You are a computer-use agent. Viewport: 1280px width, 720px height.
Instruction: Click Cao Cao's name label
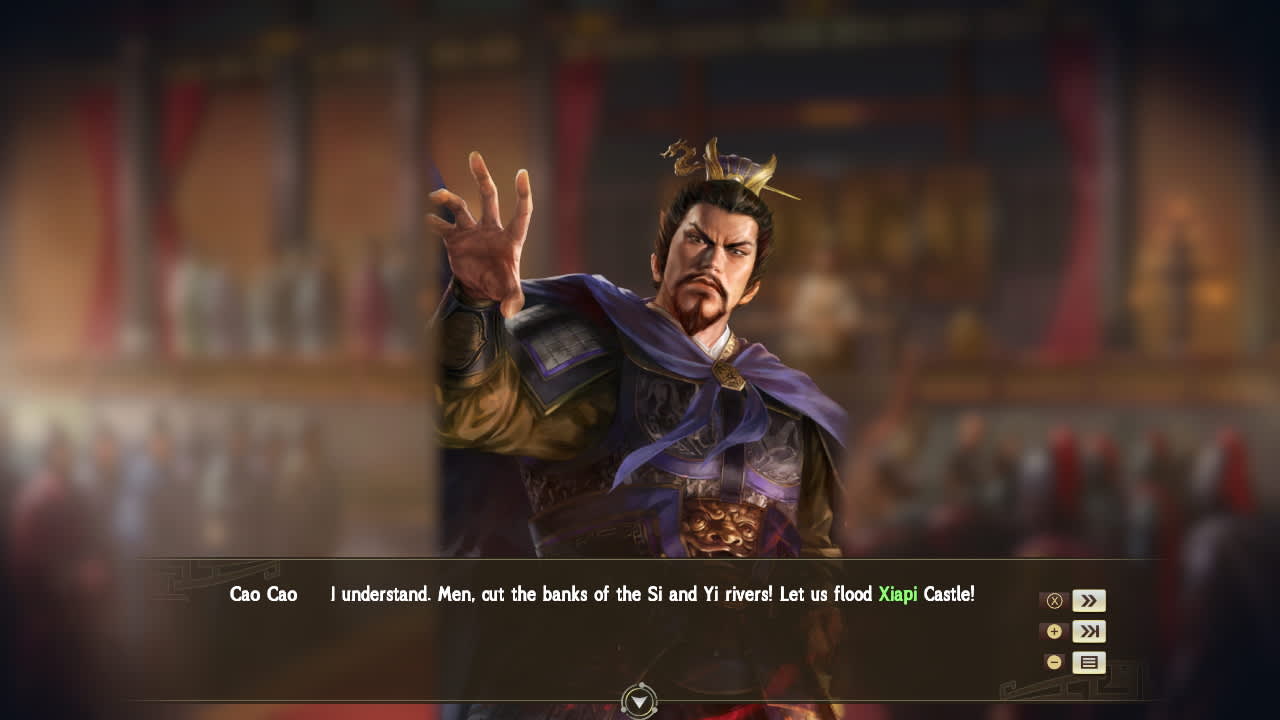pyautogui.click(x=263, y=593)
